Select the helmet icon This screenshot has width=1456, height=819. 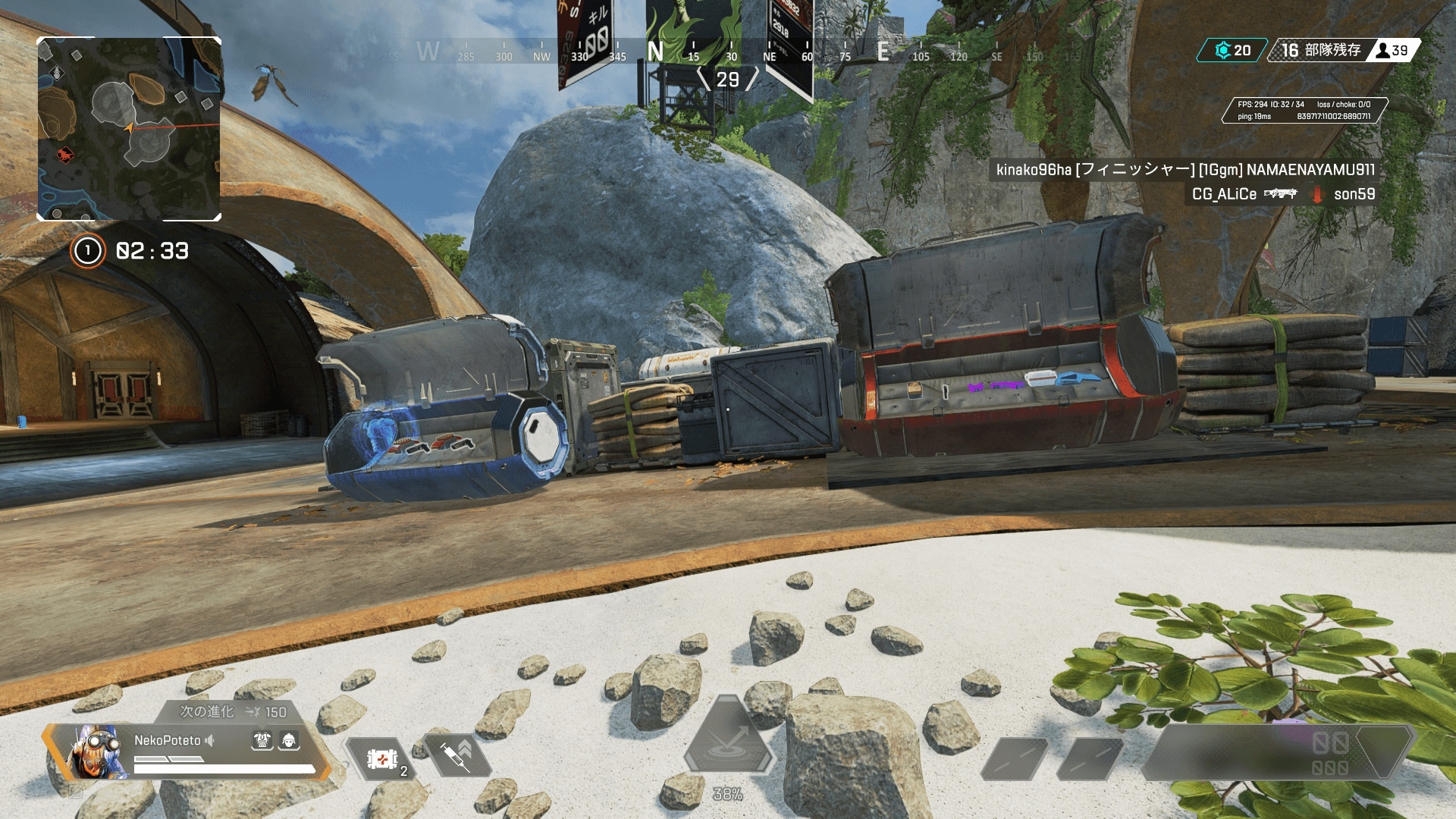[289, 740]
